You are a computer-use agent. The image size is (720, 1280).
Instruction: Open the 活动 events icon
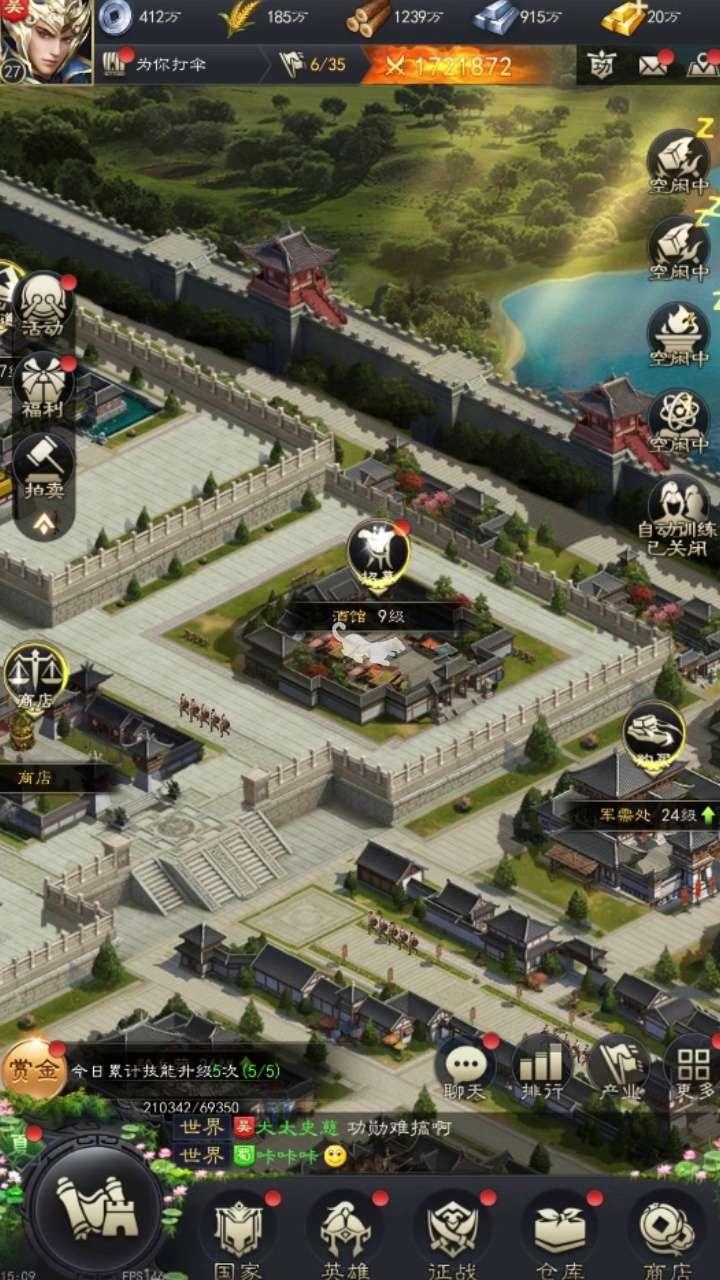pyautogui.click(x=44, y=305)
